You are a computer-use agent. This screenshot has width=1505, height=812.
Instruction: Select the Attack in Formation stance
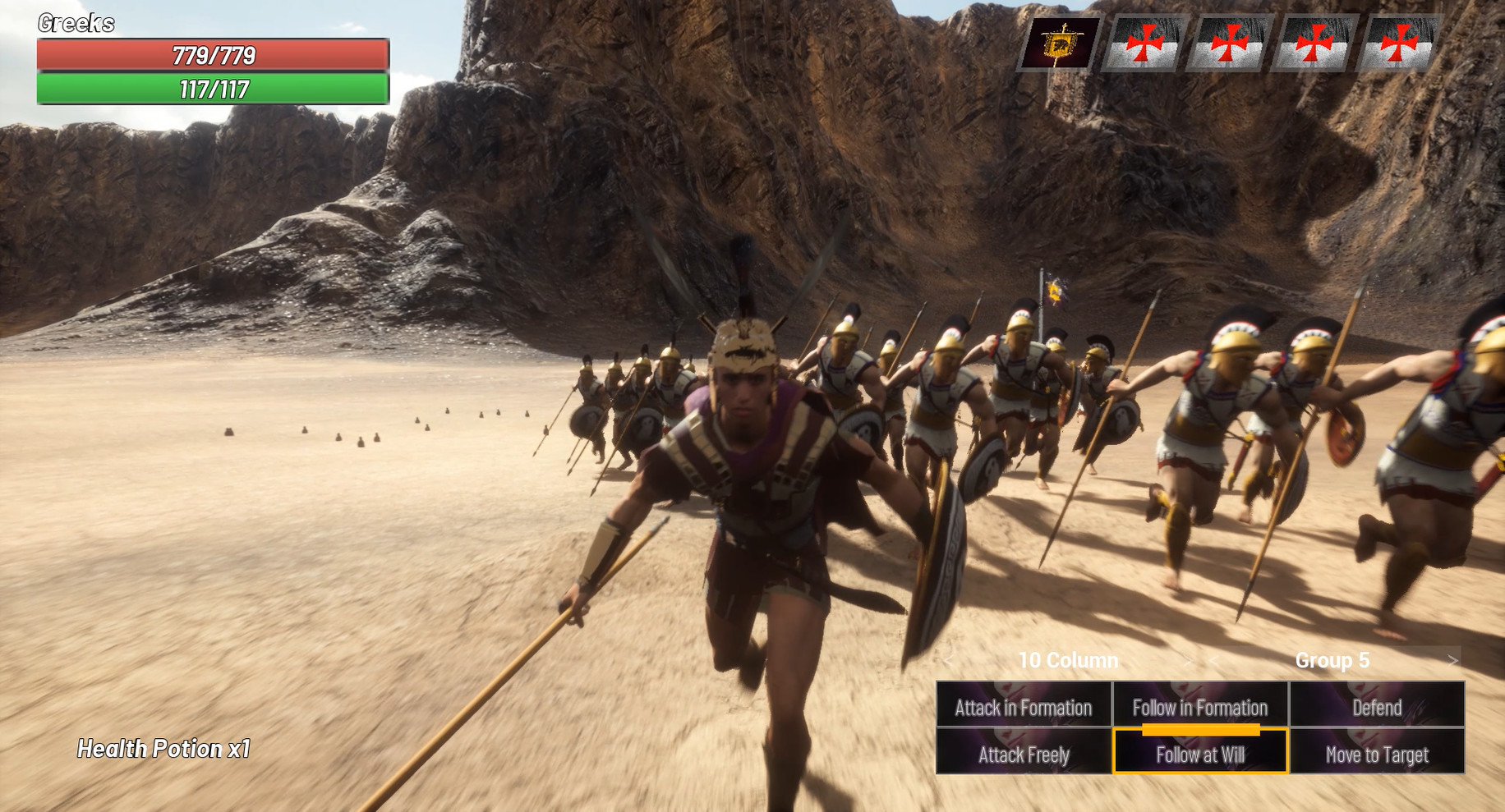(1025, 707)
